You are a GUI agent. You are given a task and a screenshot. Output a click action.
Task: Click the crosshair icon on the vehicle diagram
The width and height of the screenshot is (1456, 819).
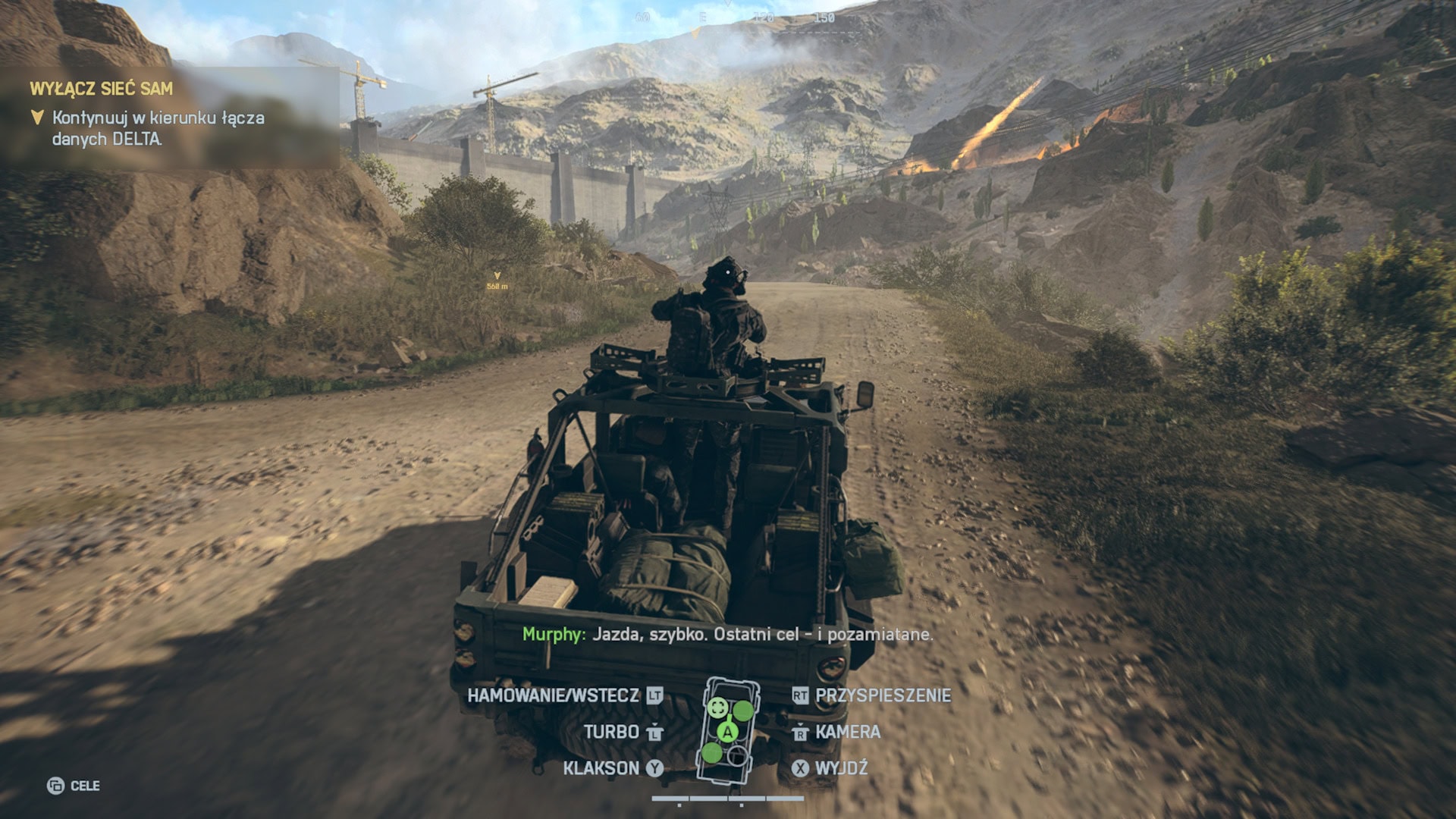(x=718, y=708)
